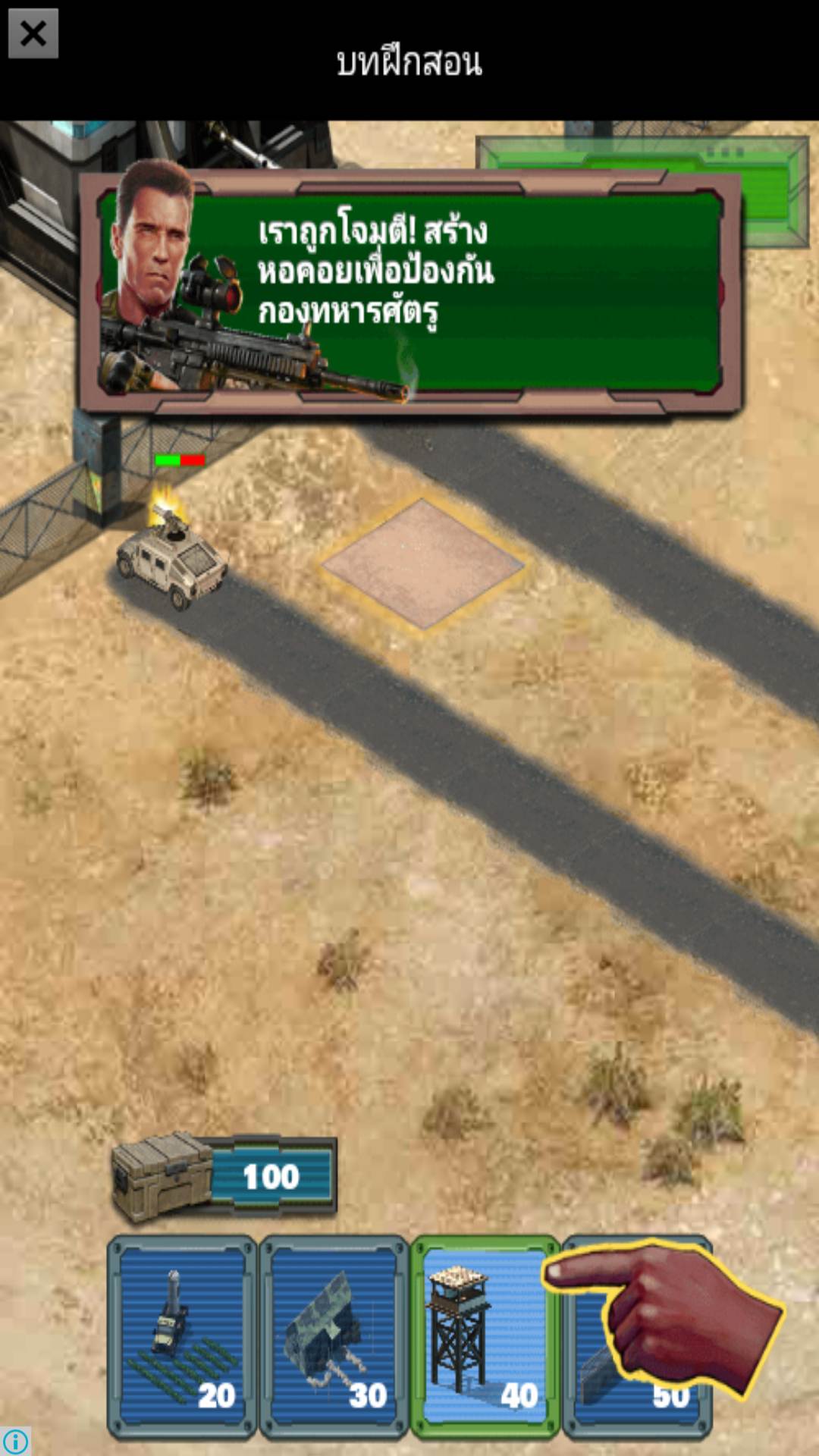819x1456 pixels.
Task: Open the ad info icon
Action: point(15,1441)
